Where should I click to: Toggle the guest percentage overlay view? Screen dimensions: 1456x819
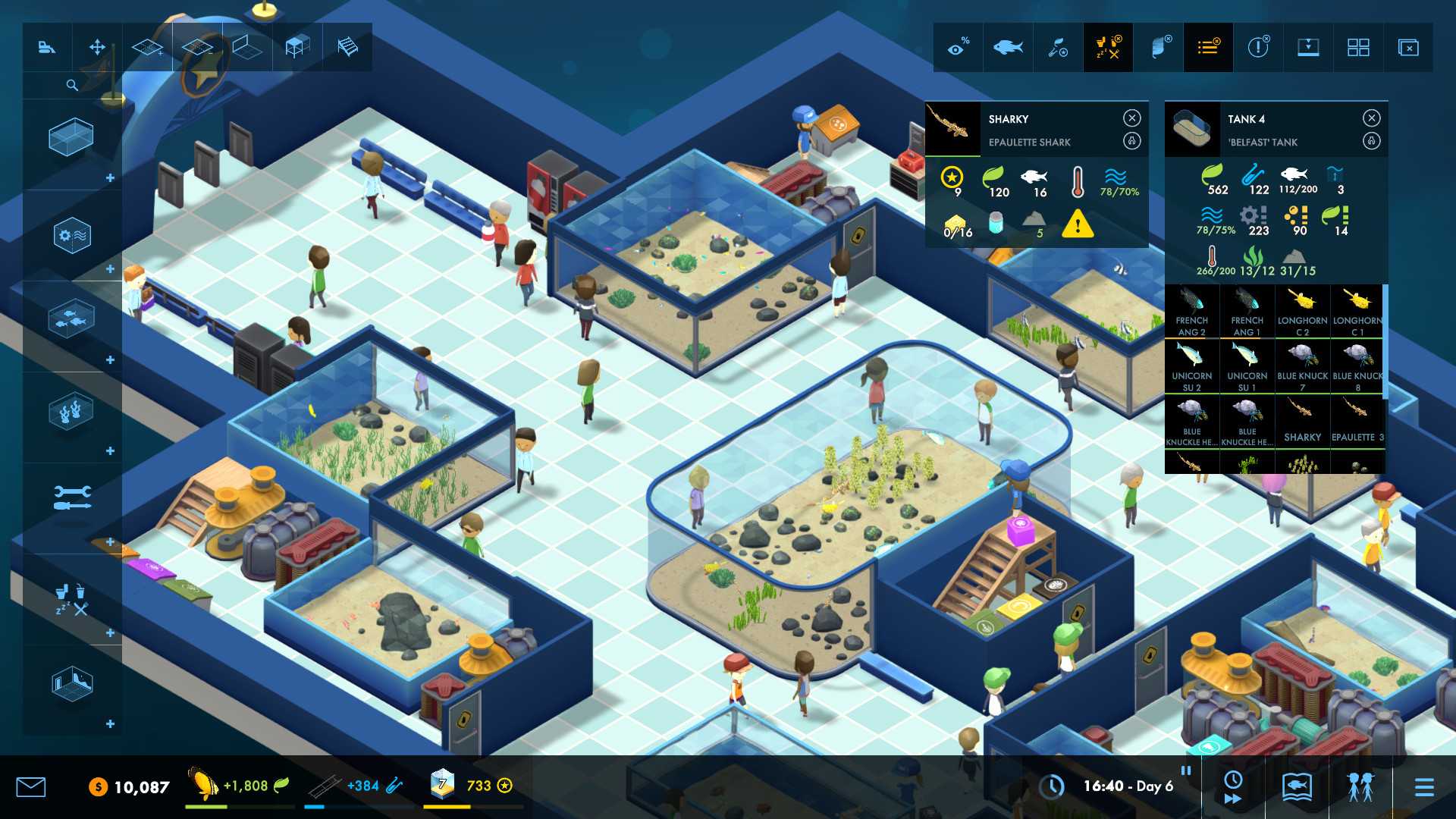[958, 47]
